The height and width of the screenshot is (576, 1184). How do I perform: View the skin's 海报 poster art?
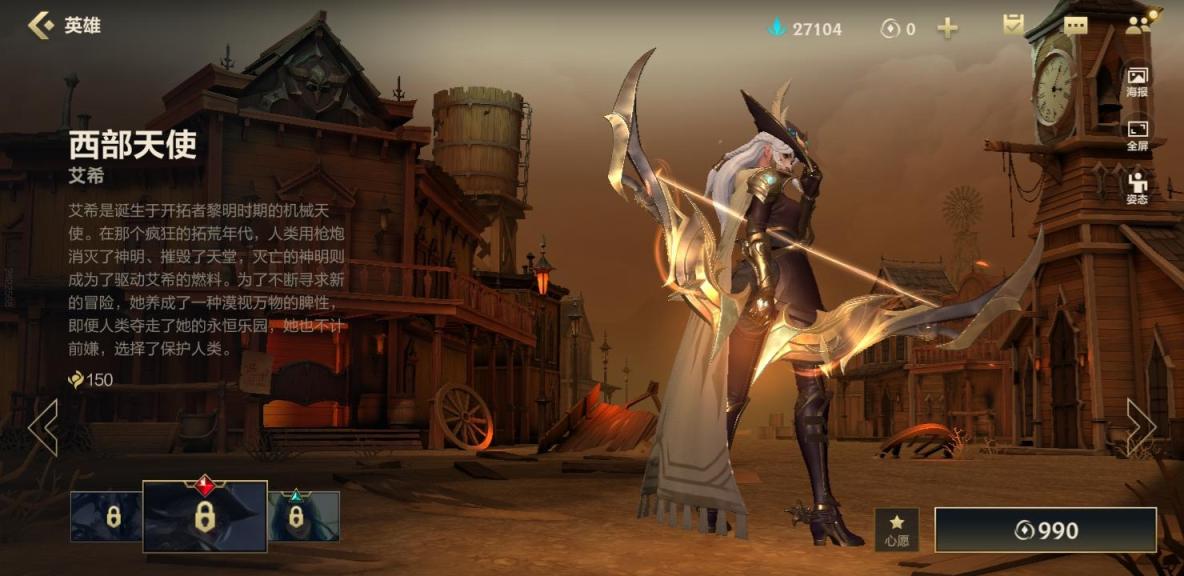(x=1137, y=82)
